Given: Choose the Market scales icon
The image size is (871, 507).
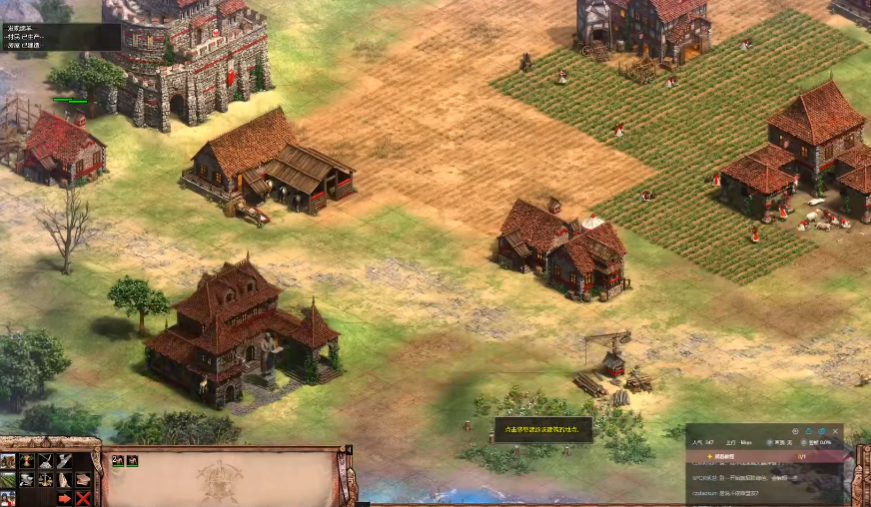Looking at the screenshot, I should click(46, 480).
